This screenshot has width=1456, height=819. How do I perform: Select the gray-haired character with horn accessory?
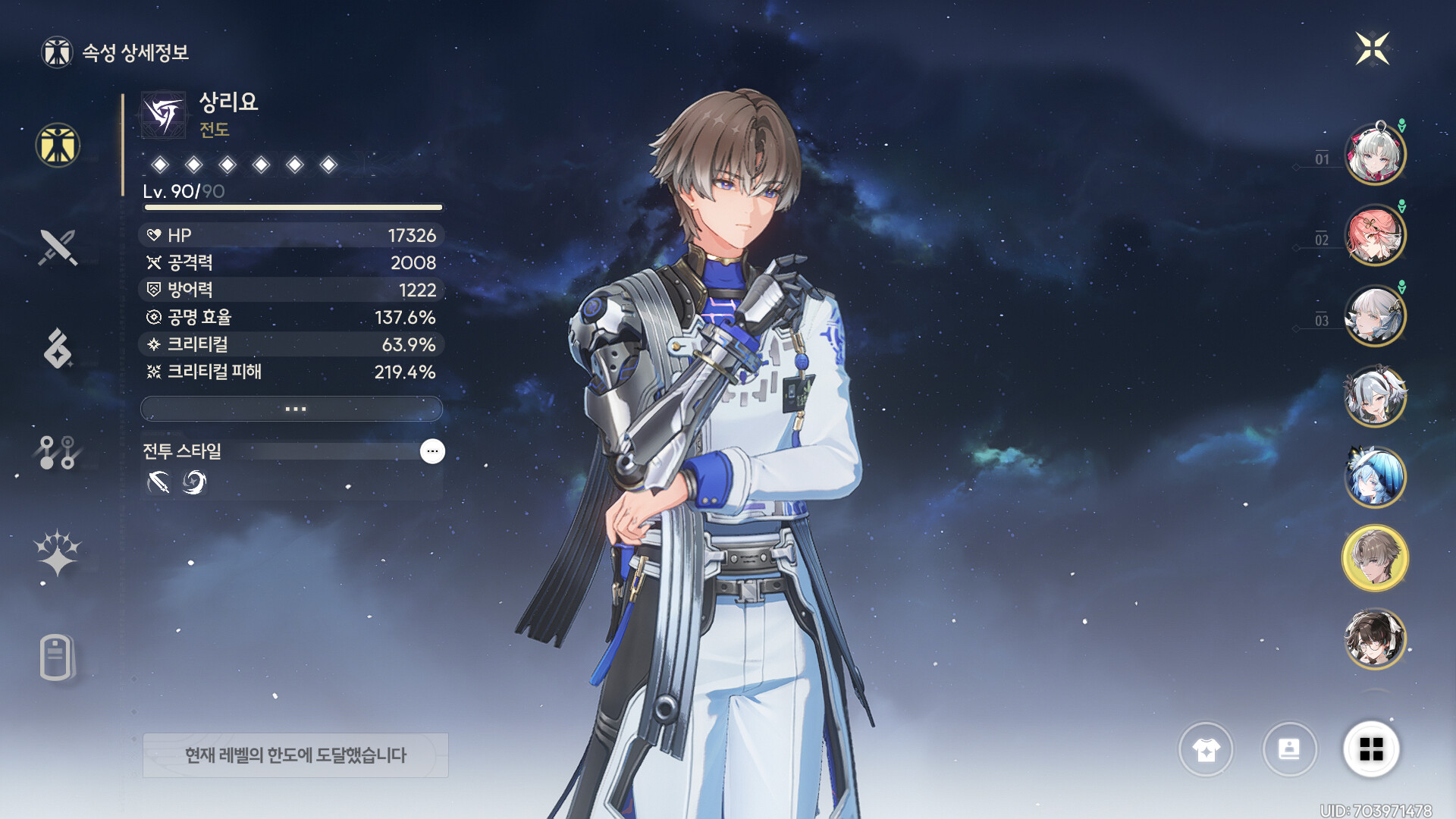click(1375, 396)
